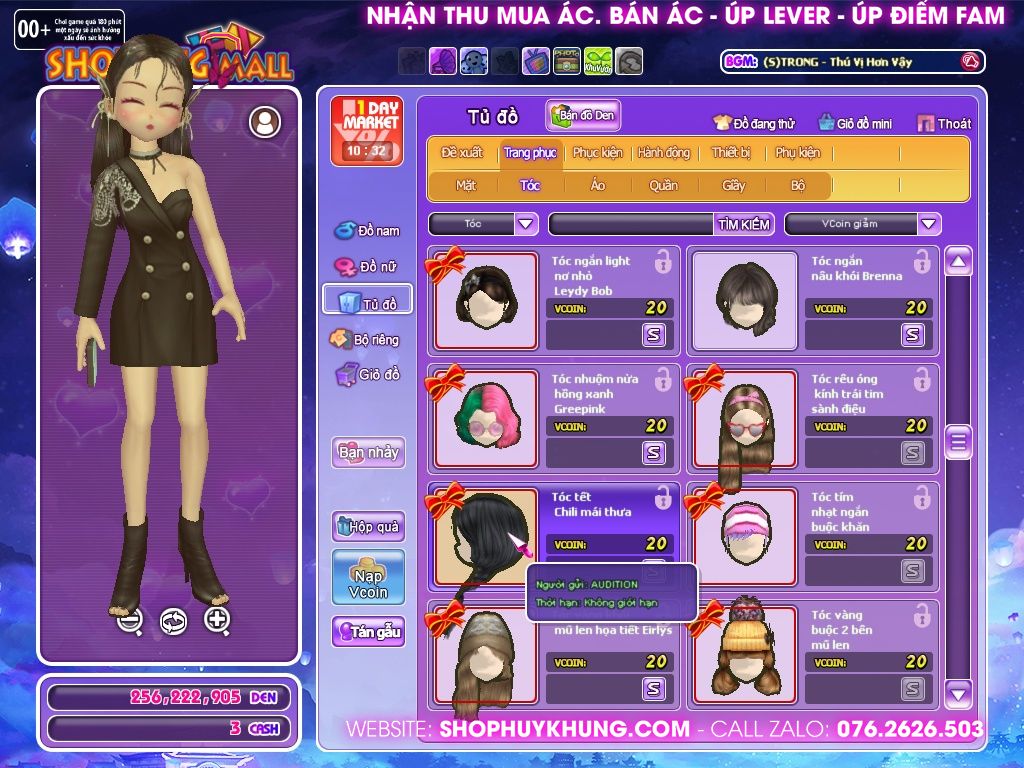Image resolution: width=1024 pixels, height=768 pixels.
Task: Pick the Brenna short brown hair thumbnail
Action: (744, 300)
